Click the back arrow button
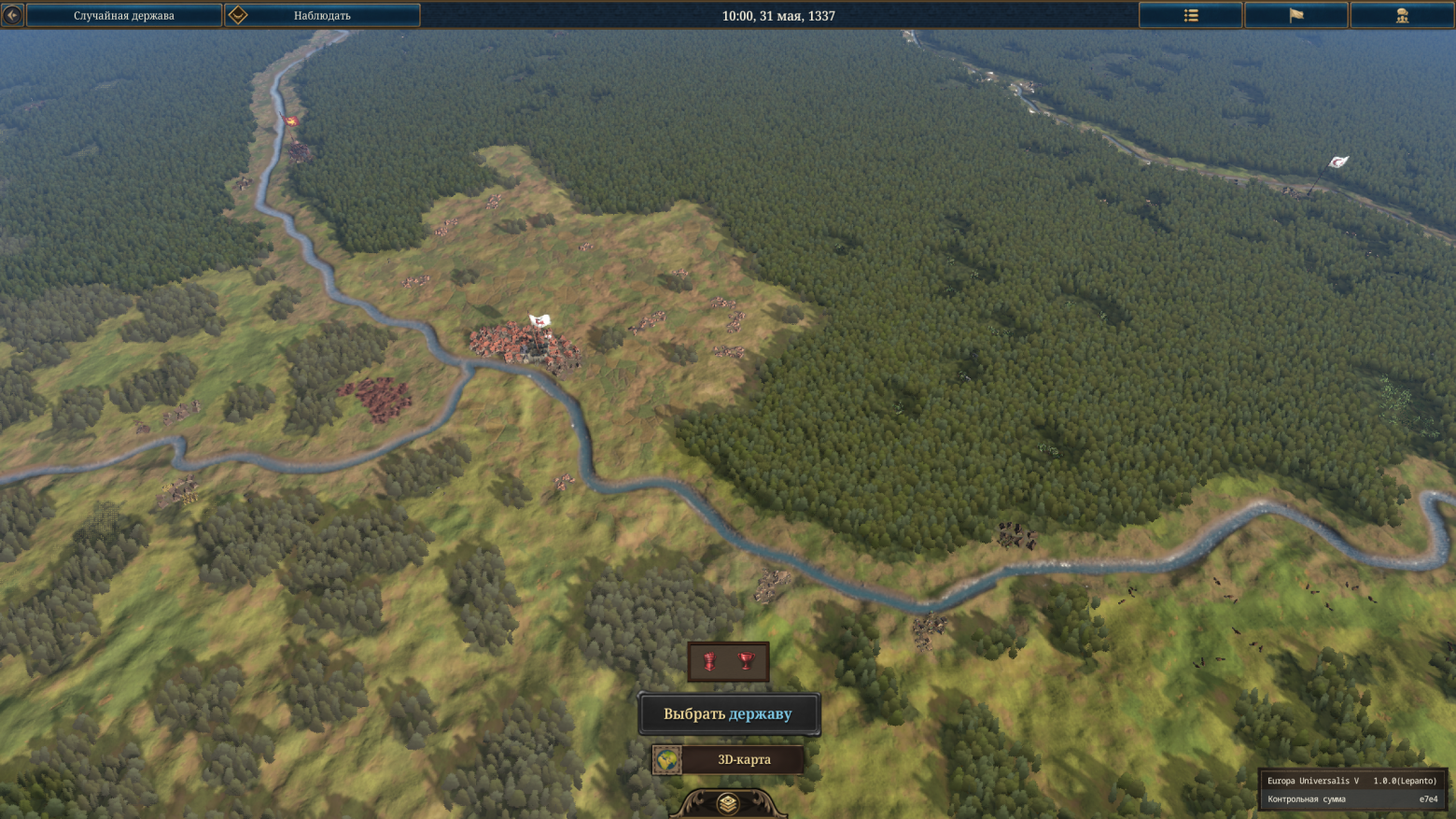This screenshot has height=819, width=1456. [12, 15]
